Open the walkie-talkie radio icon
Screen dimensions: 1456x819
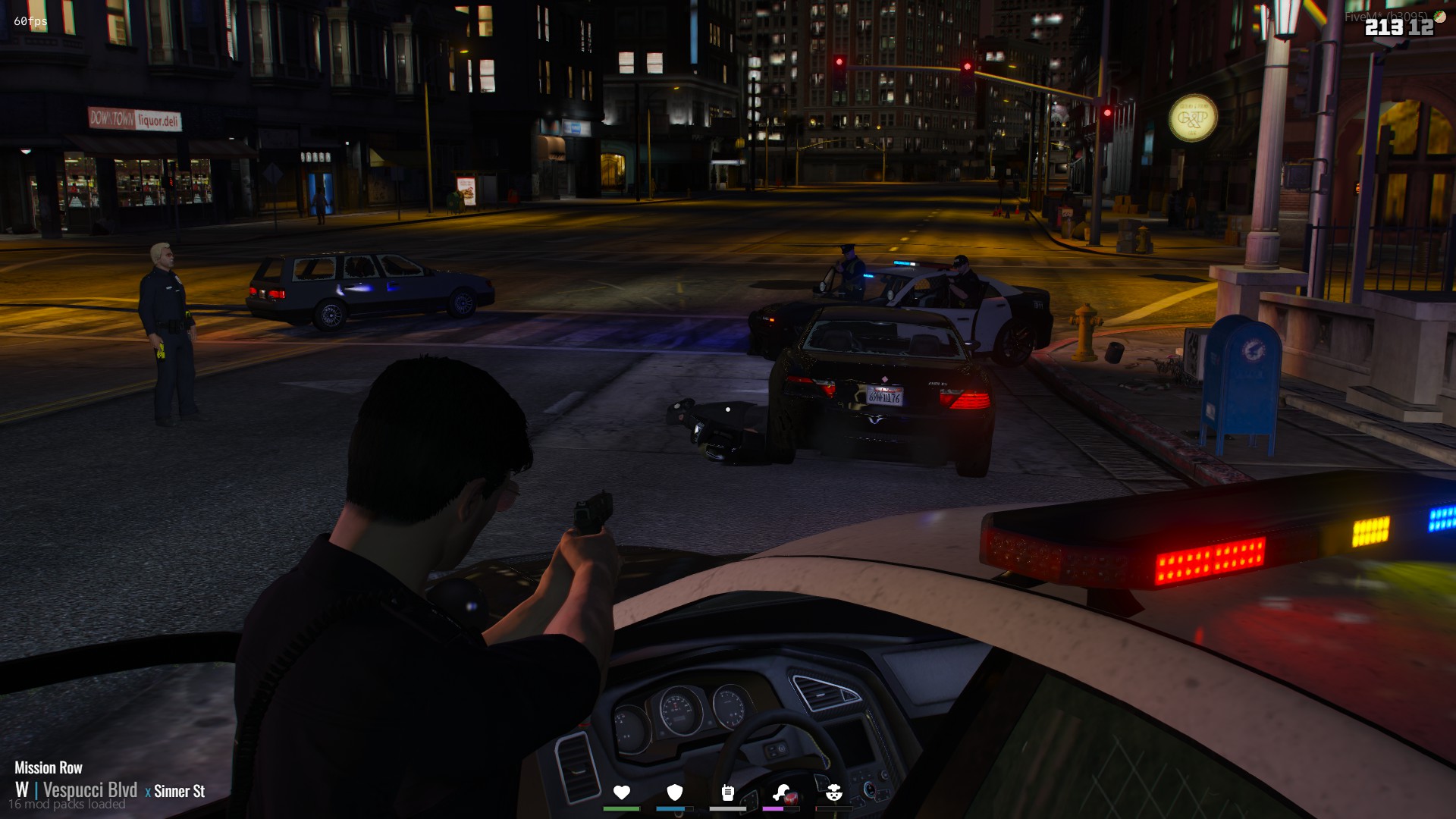tap(727, 793)
